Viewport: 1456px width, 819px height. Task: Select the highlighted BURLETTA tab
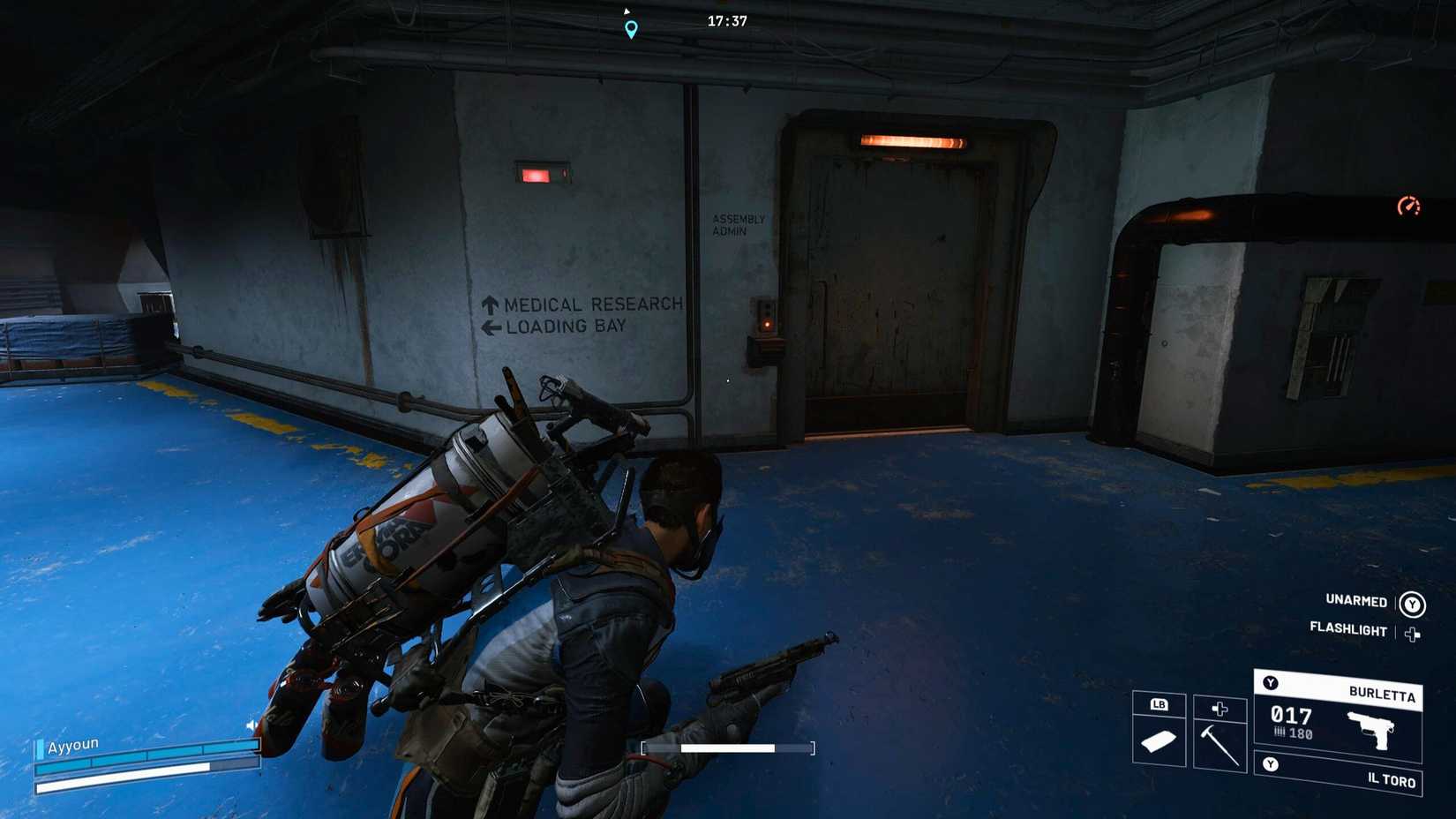(1381, 694)
